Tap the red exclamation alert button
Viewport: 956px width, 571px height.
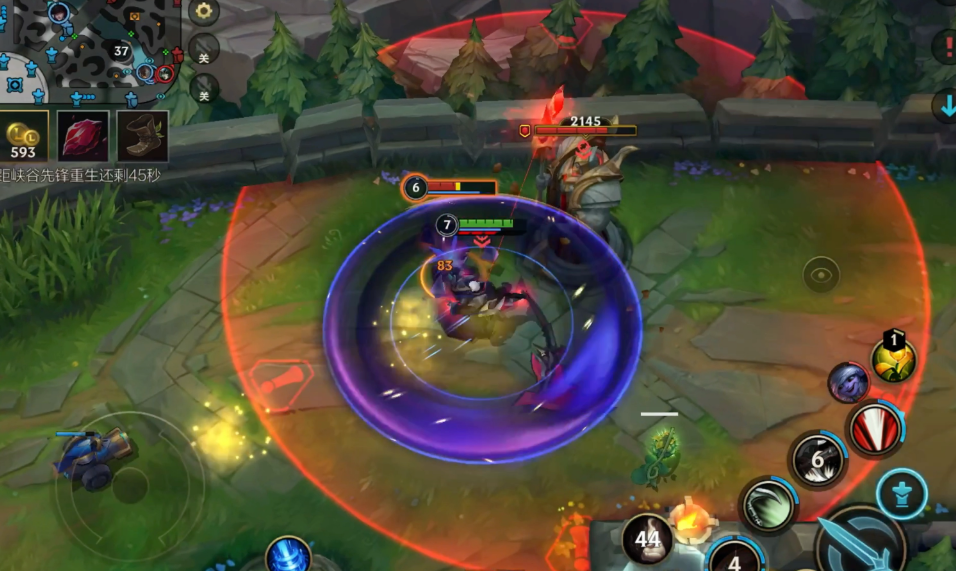945,46
